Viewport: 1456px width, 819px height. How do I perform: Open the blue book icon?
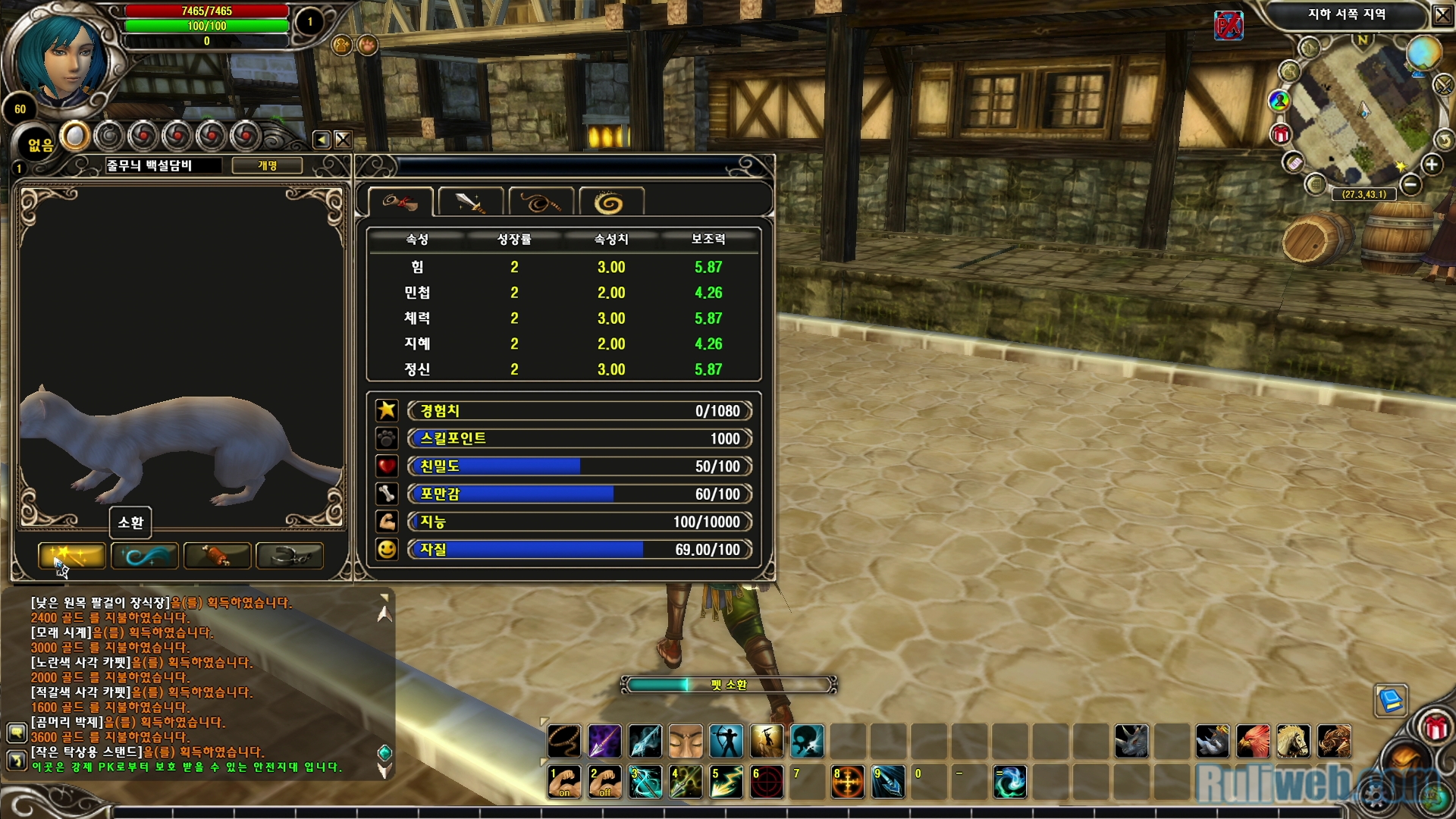pyautogui.click(x=1391, y=700)
